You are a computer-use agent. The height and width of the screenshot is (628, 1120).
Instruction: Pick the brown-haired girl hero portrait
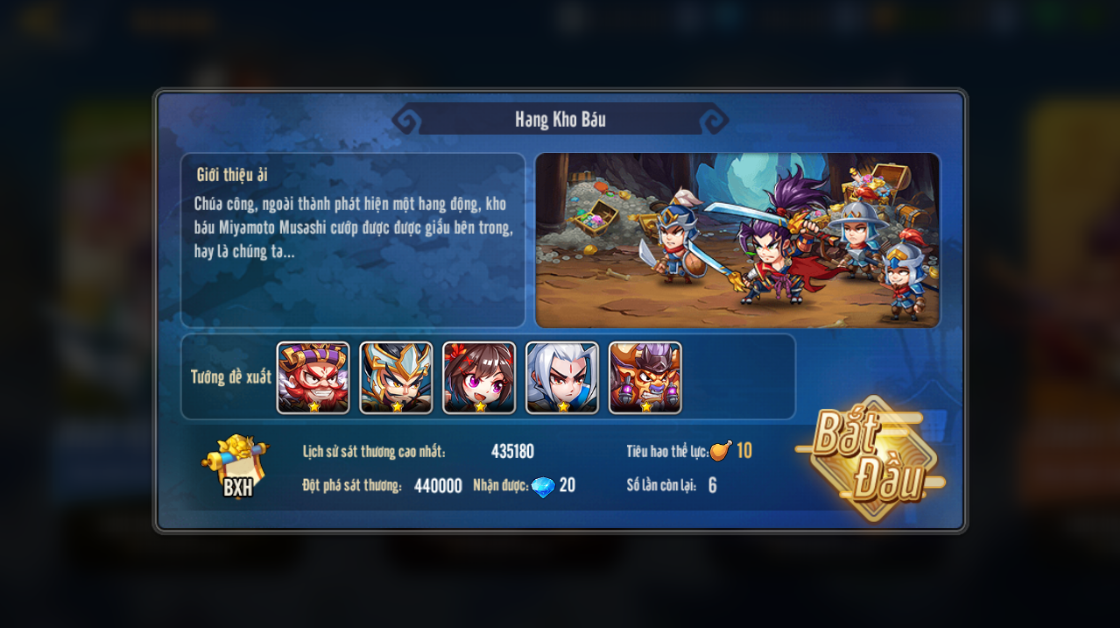[x=479, y=378]
